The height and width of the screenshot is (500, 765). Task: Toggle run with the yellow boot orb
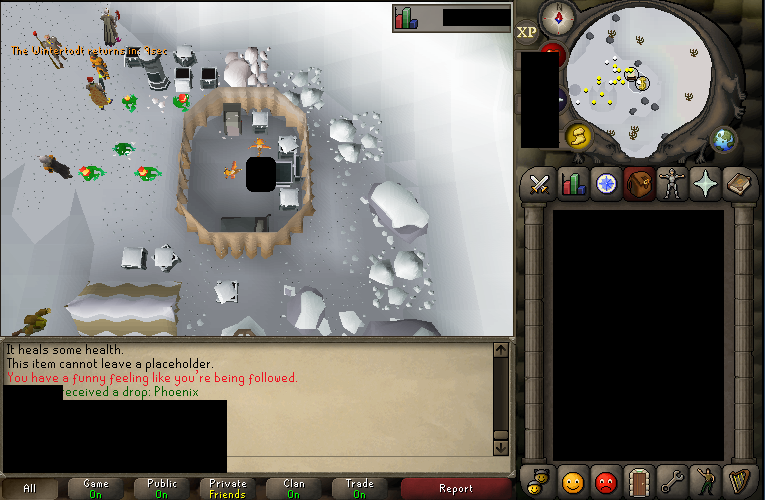click(579, 135)
